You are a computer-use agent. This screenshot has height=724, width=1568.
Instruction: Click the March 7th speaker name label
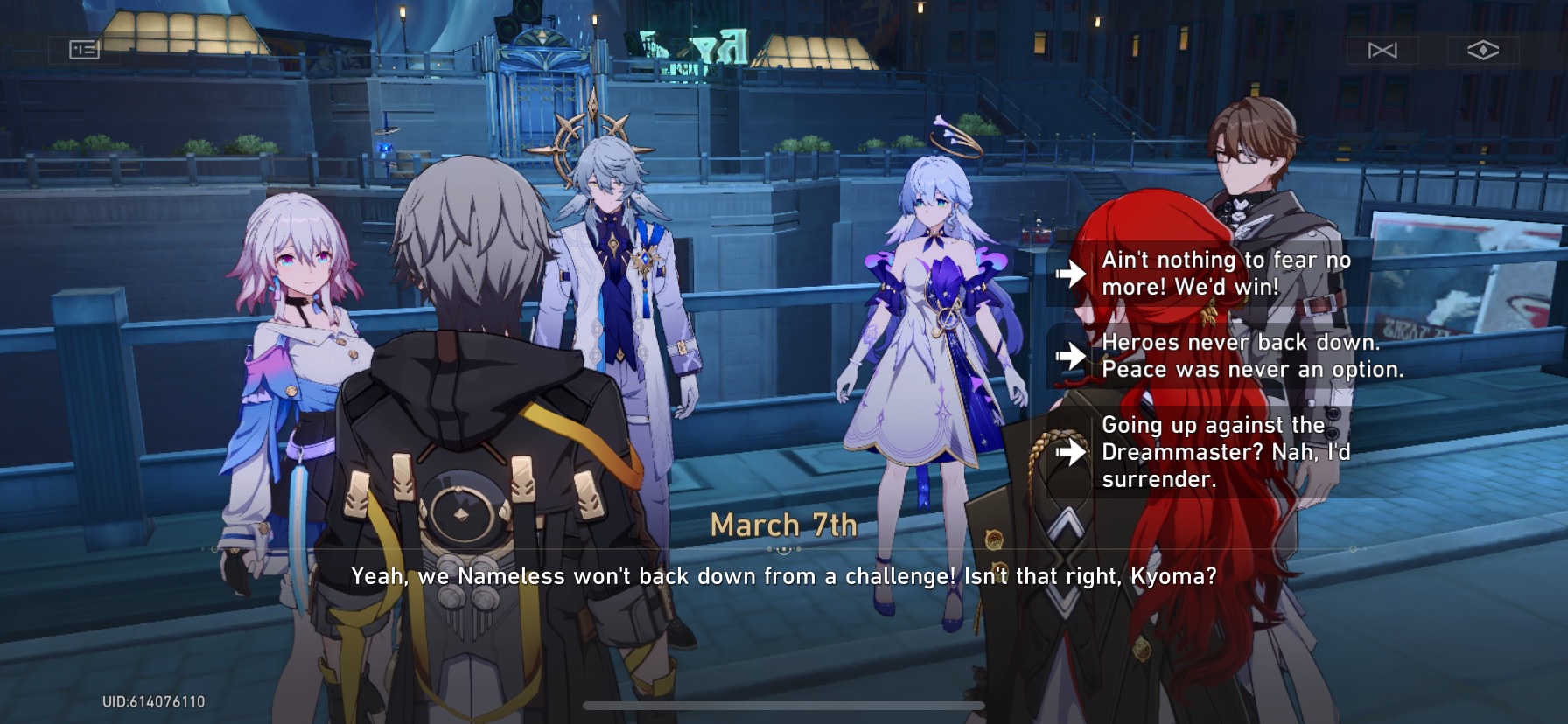point(783,526)
